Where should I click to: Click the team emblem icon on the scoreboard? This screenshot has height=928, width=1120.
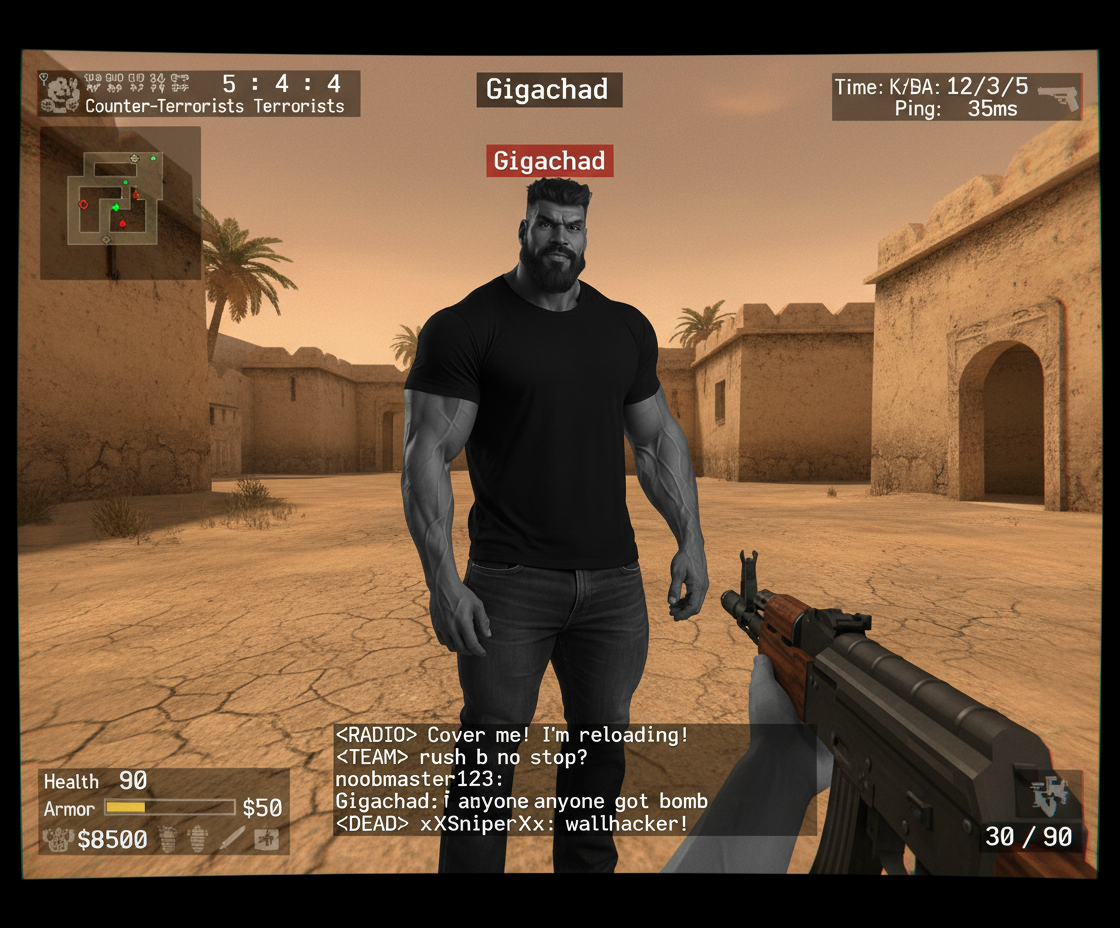pos(58,93)
